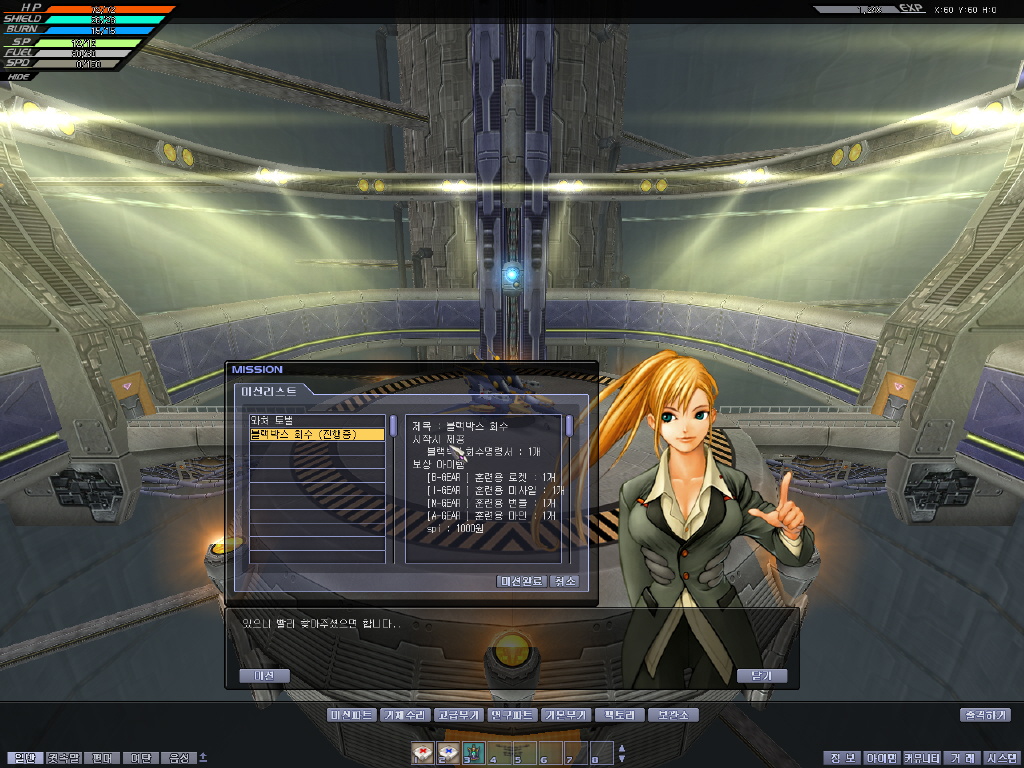Open the 고급무기 weapon shop
The height and width of the screenshot is (768, 1024).
[459, 715]
